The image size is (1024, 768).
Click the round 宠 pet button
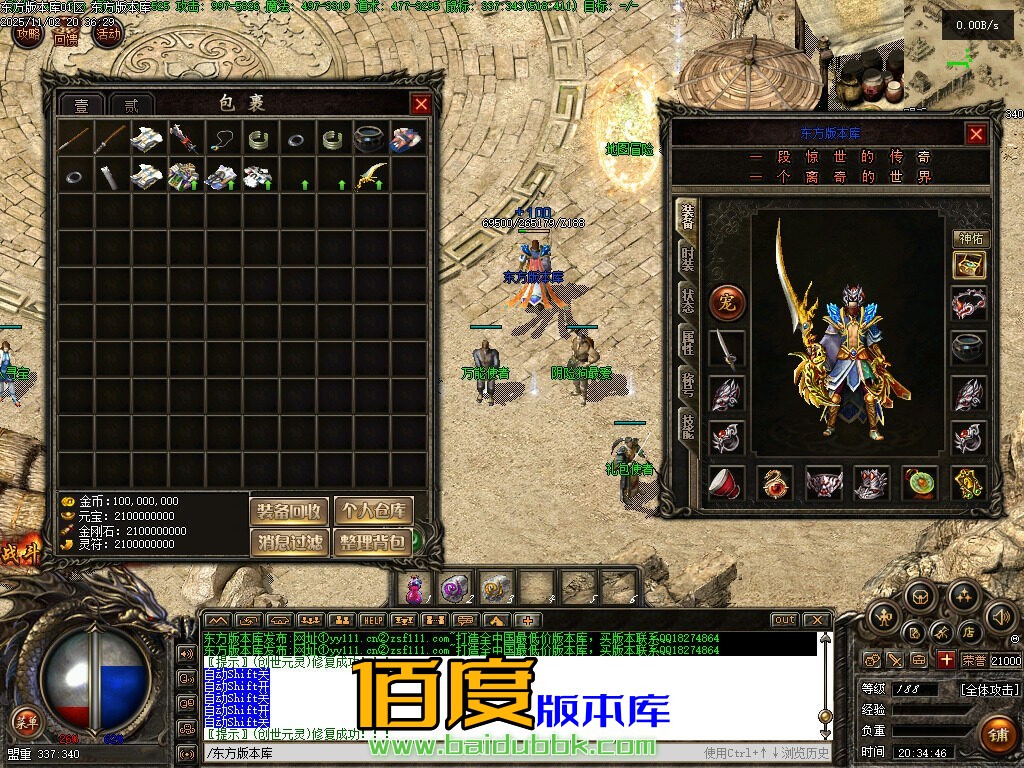point(726,300)
